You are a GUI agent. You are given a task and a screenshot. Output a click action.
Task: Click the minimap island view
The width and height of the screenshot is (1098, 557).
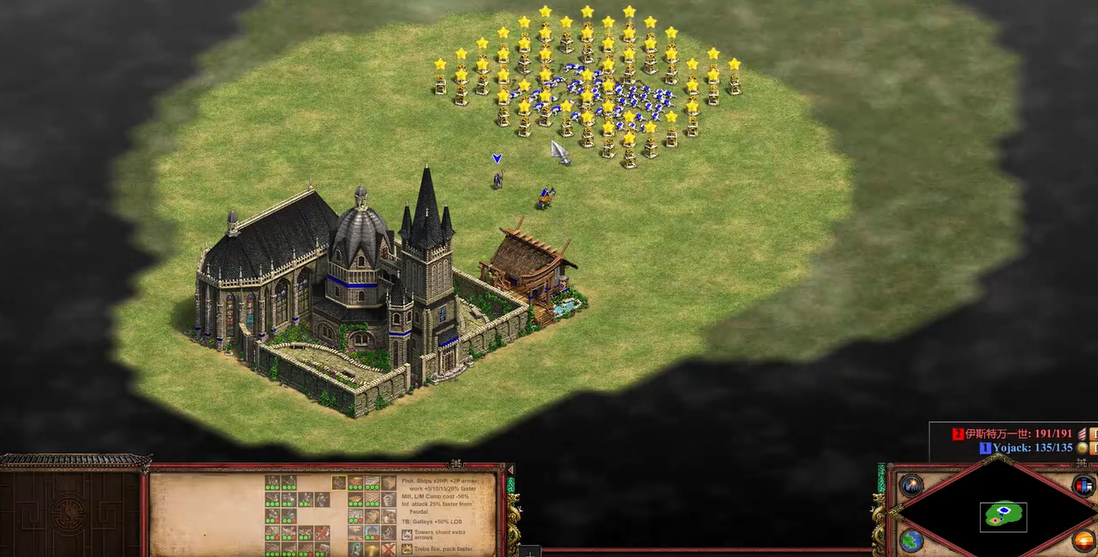[1002, 516]
